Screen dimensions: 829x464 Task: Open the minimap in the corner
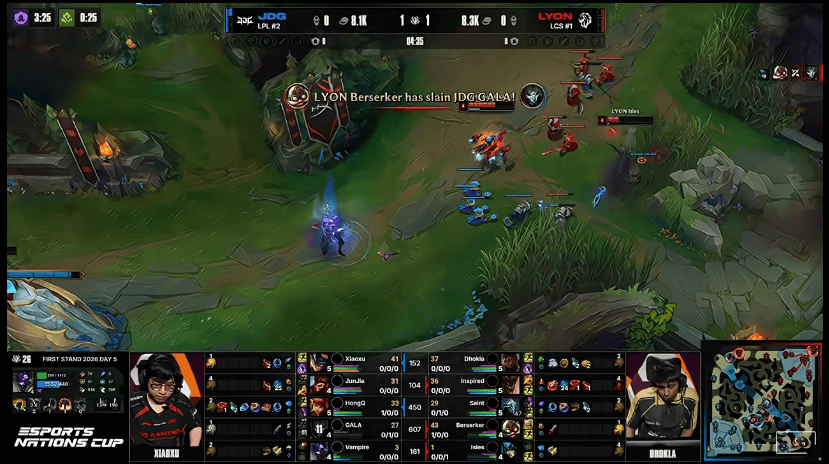click(764, 401)
